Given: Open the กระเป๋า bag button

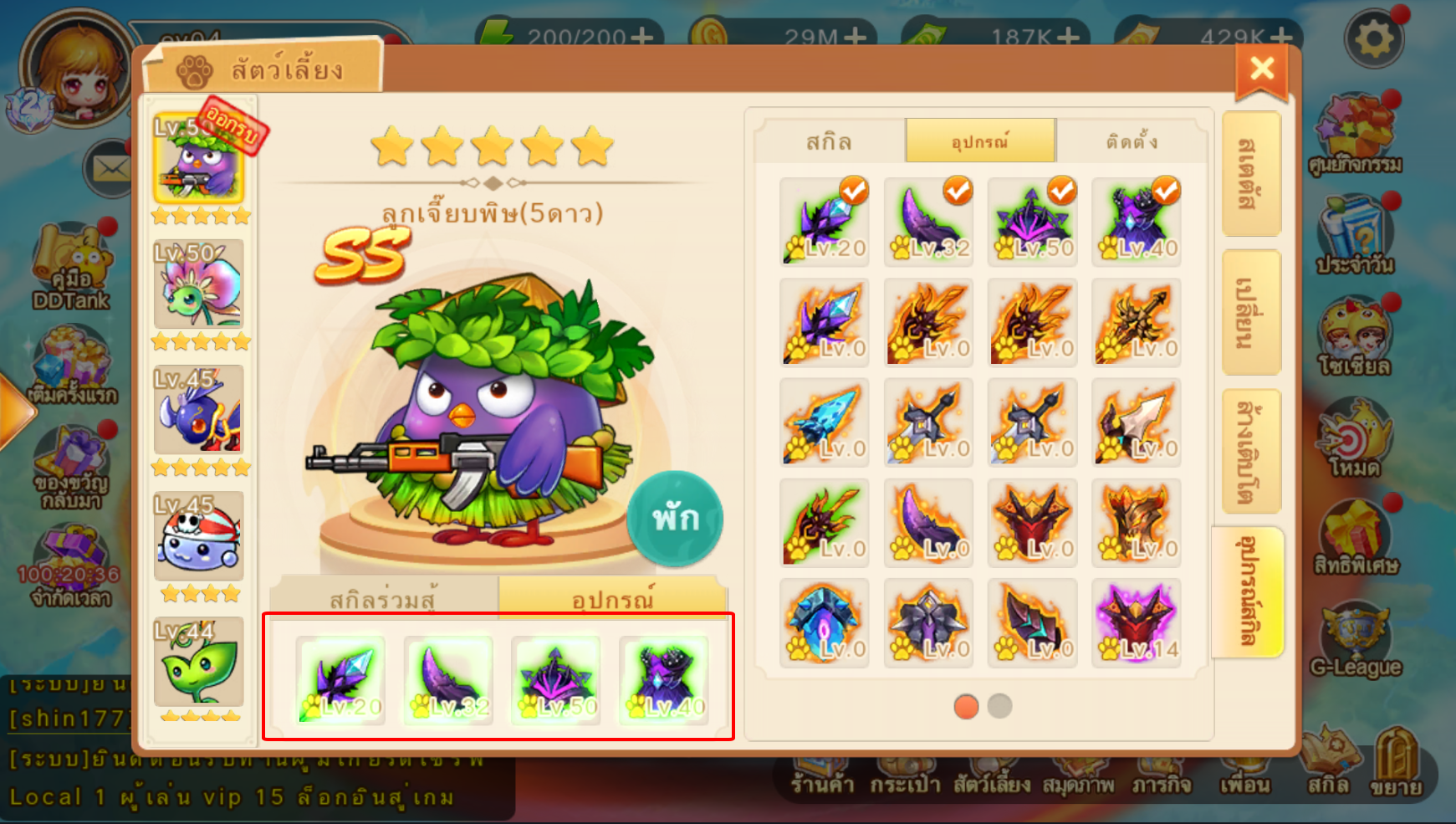Looking at the screenshot, I should click(x=905, y=783).
